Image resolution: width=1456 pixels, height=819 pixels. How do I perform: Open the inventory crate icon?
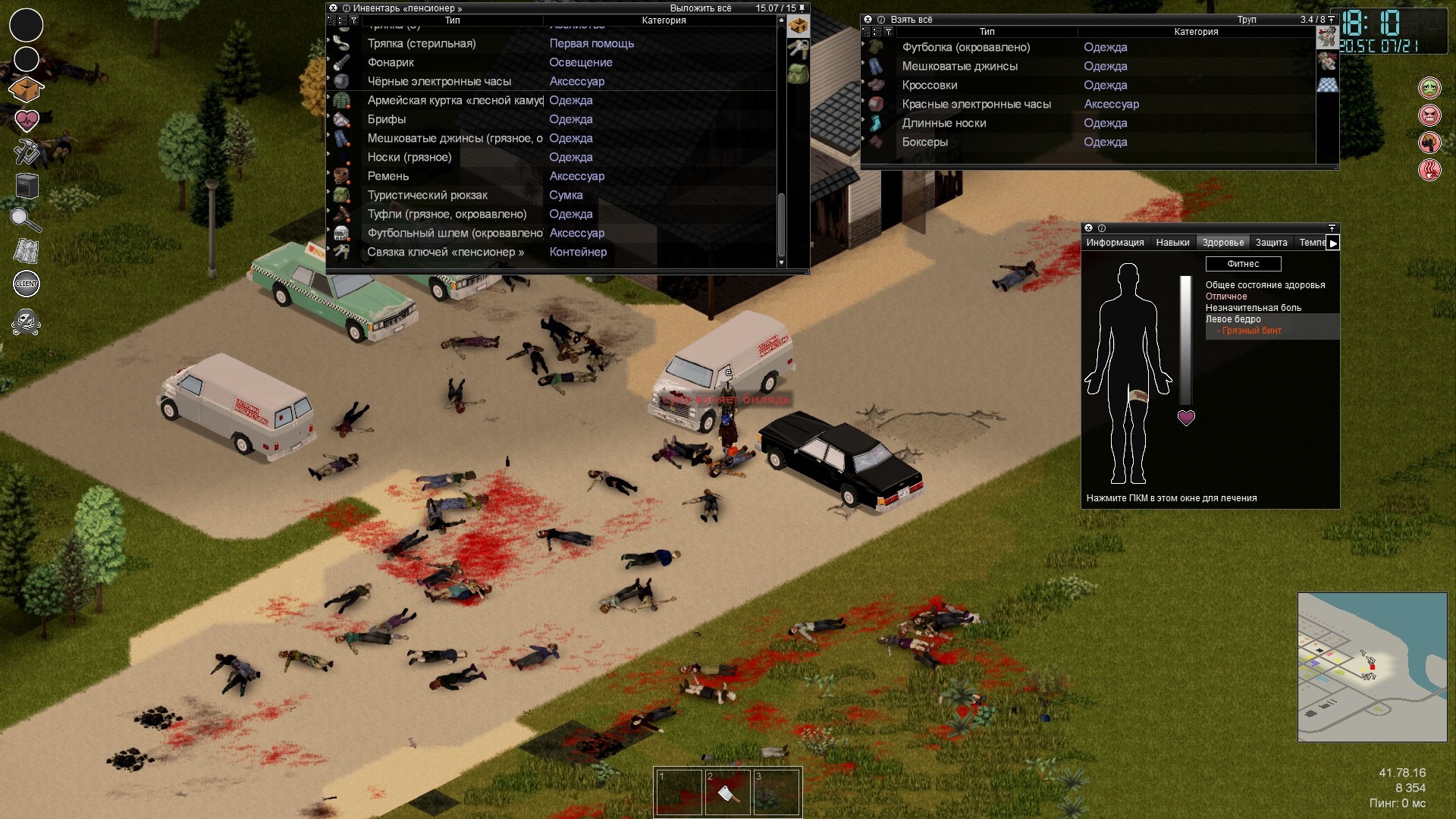click(26, 89)
